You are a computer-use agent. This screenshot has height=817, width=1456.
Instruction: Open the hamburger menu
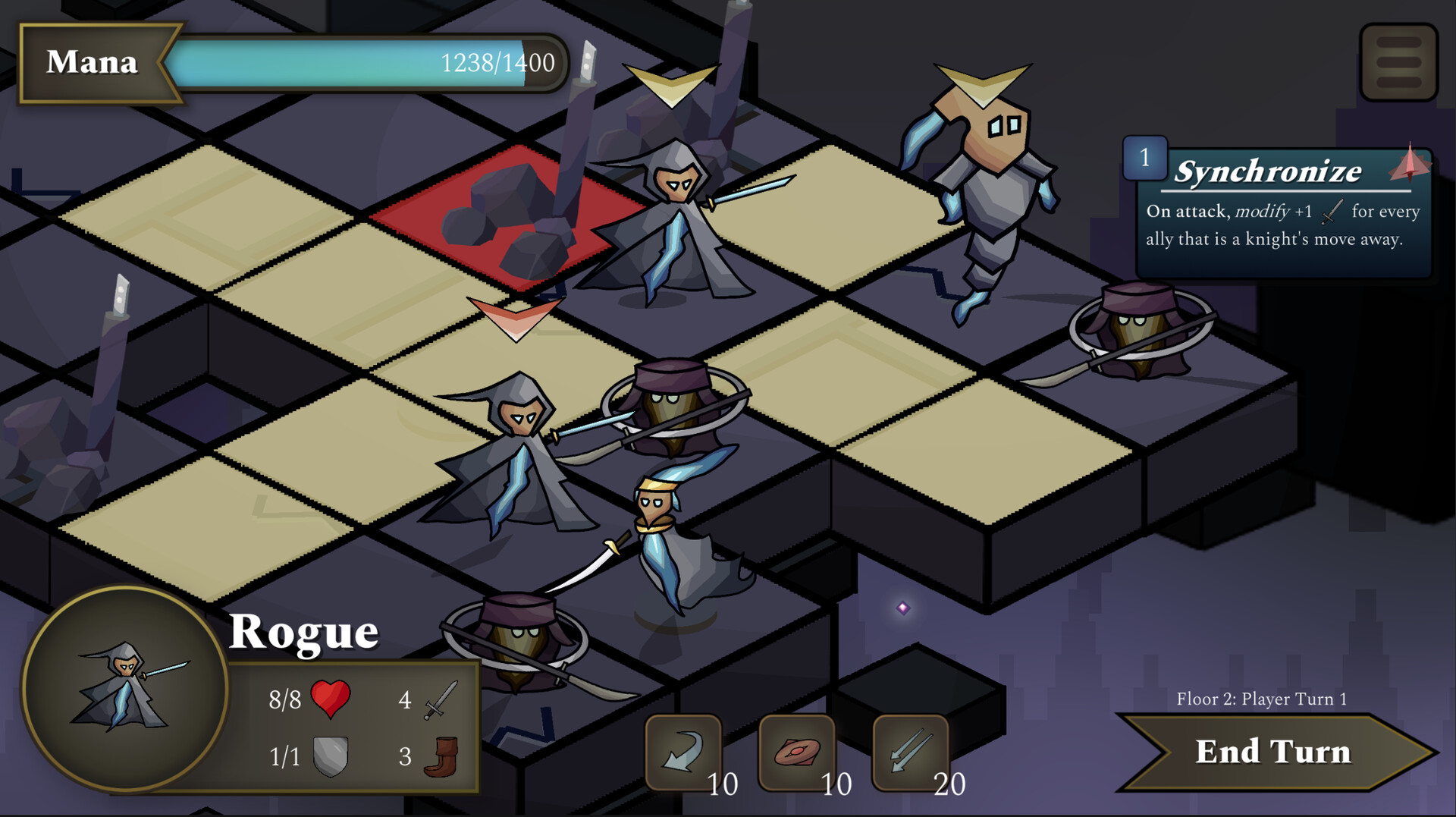point(1398,62)
